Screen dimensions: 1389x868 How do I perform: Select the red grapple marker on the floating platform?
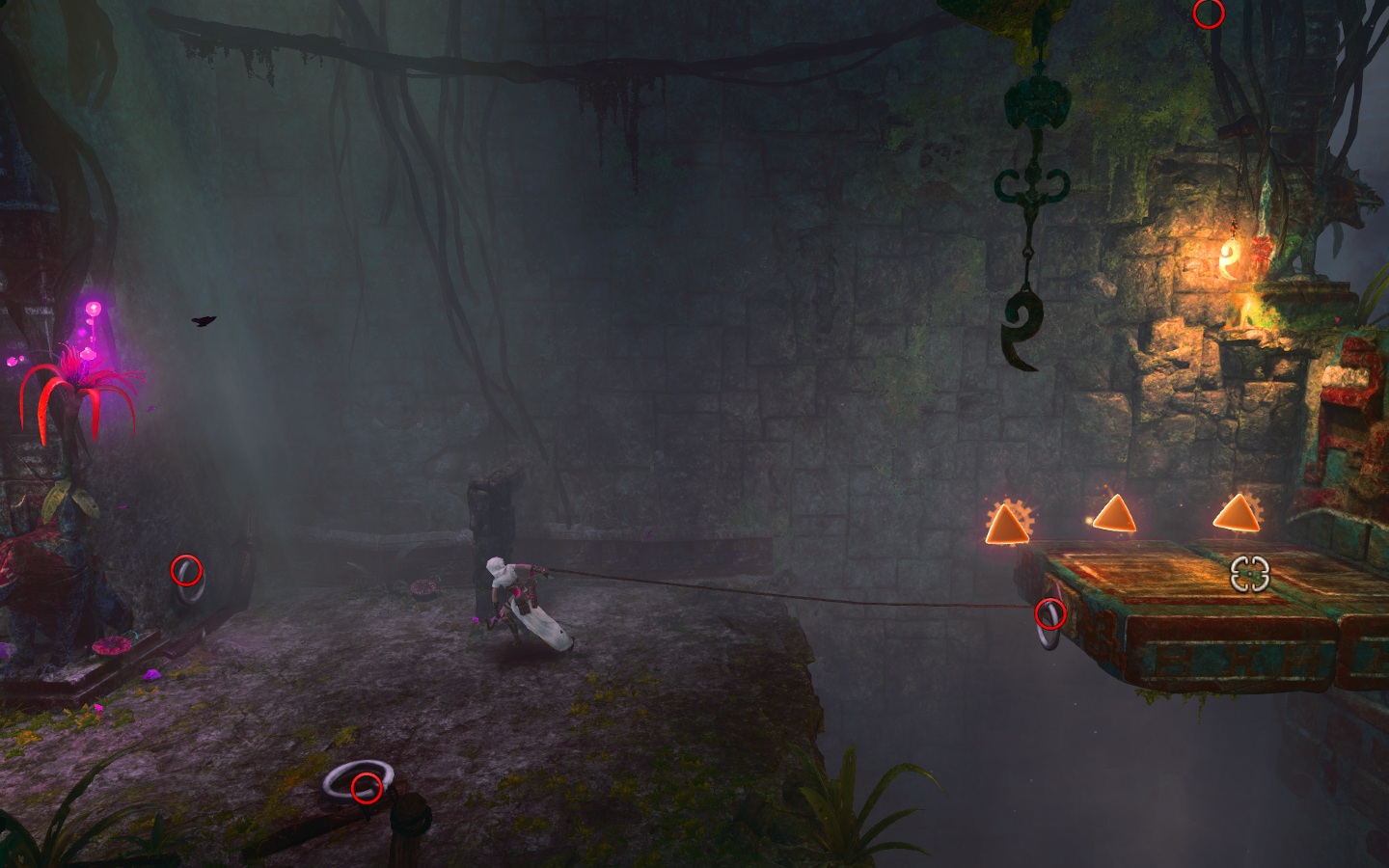pos(1049,613)
